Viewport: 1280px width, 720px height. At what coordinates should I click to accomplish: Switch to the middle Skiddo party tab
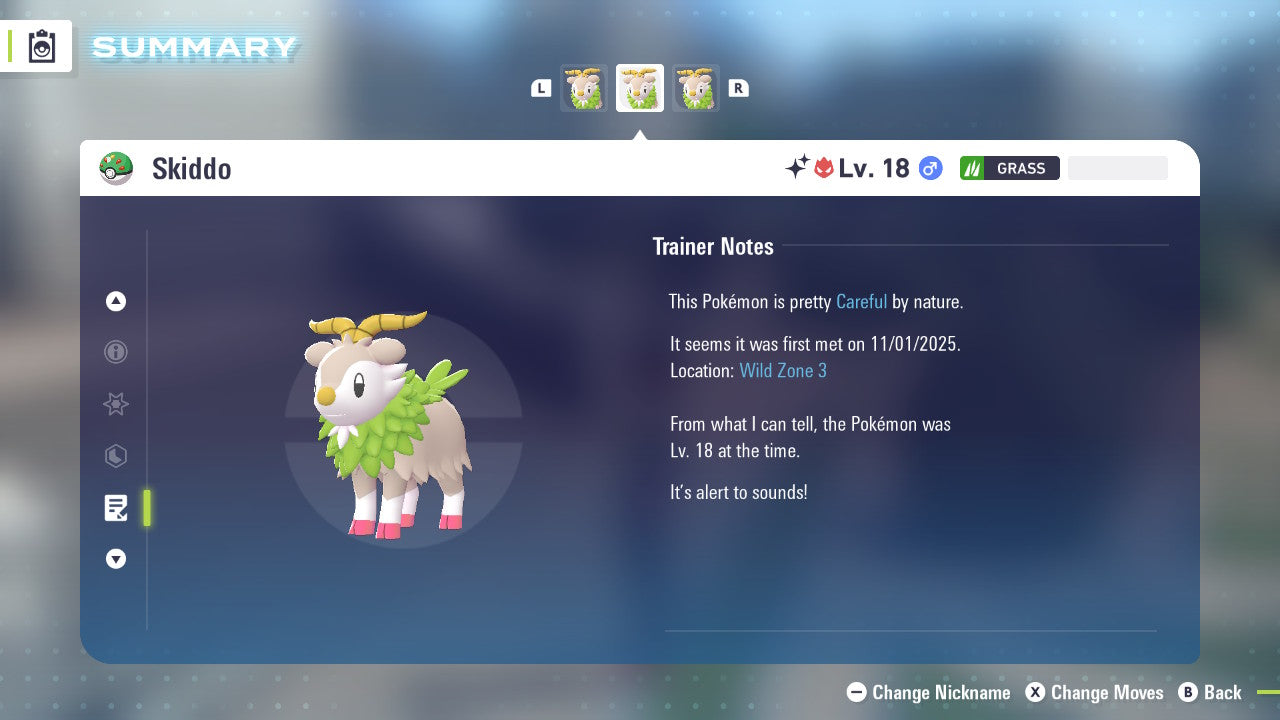click(639, 87)
